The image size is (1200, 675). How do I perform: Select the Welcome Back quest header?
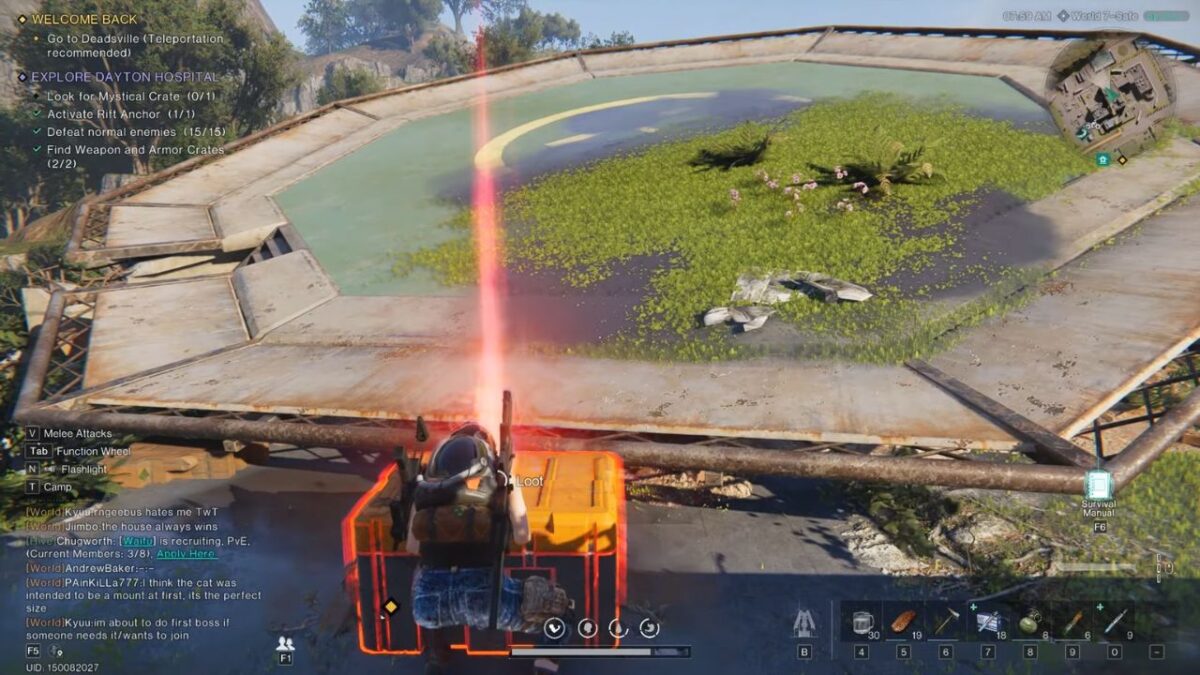tap(85, 19)
